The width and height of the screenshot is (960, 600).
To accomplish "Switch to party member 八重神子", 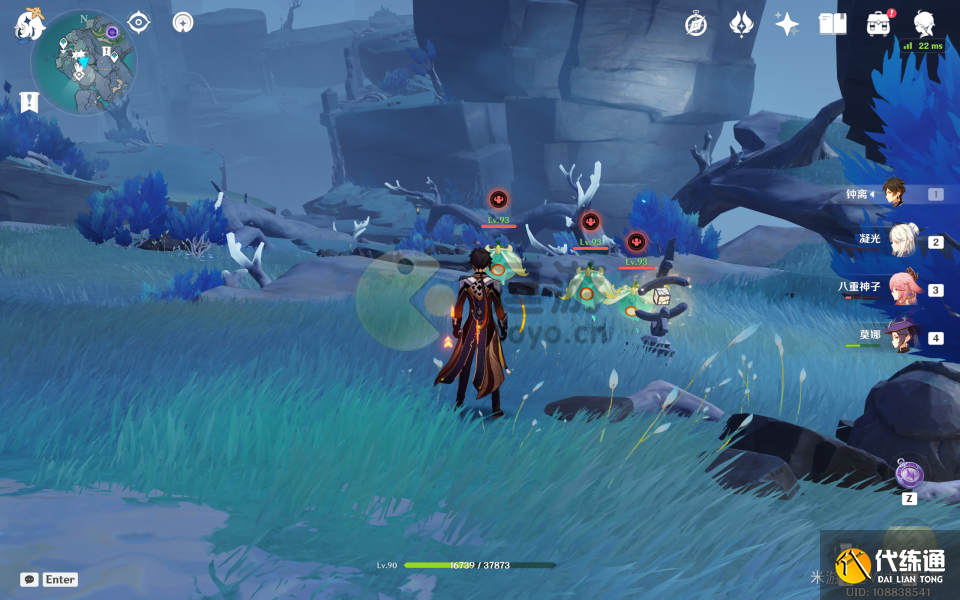I will click(900, 289).
